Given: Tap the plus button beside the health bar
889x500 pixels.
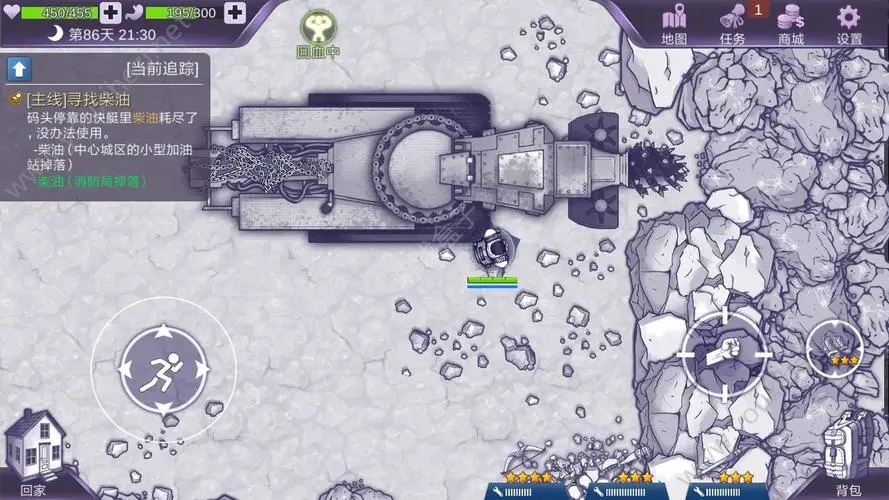Looking at the screenshot, I should 112,13.
